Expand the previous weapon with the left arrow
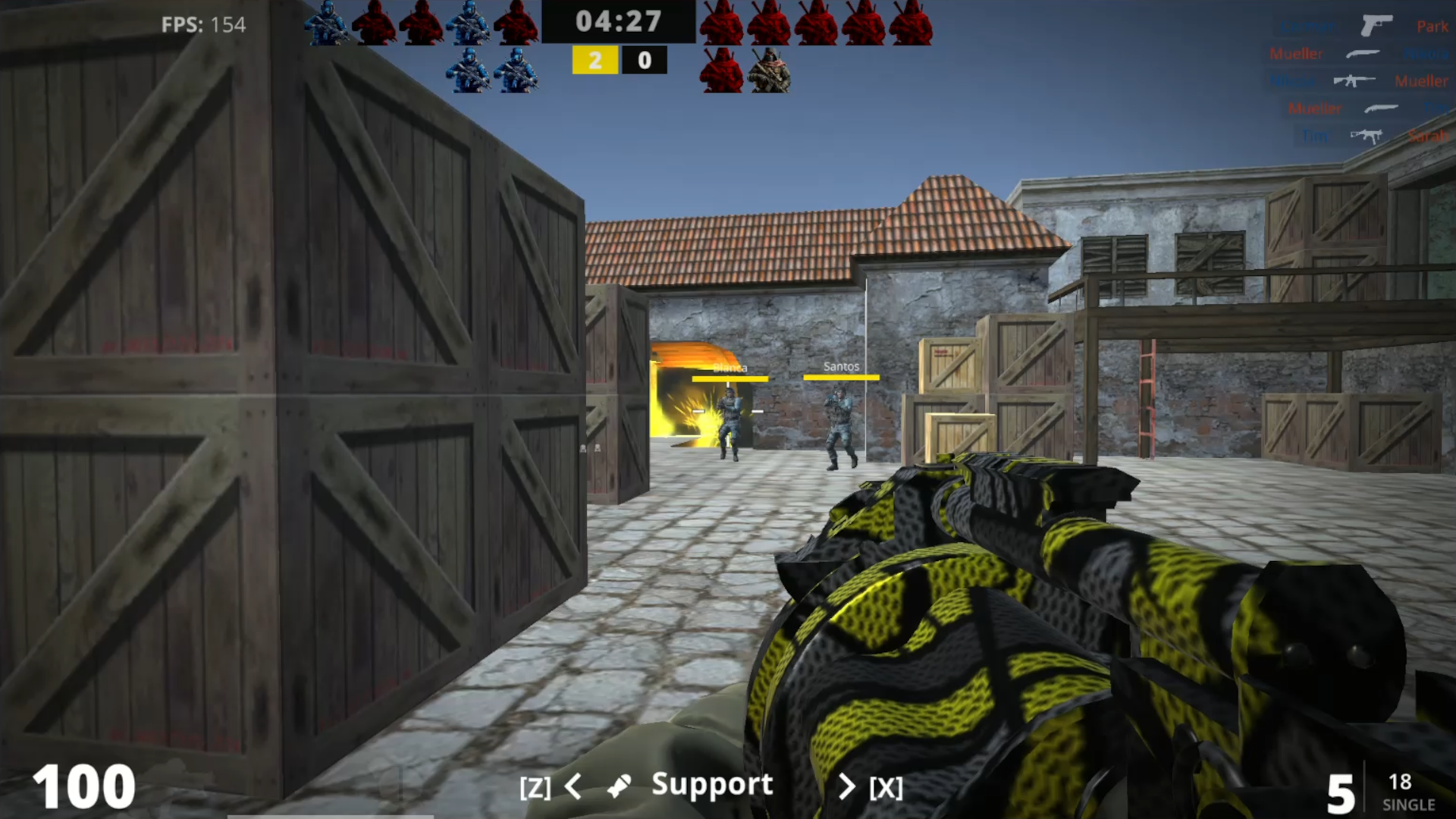This screenshot has height=819, width=1456. coord(574,787)
